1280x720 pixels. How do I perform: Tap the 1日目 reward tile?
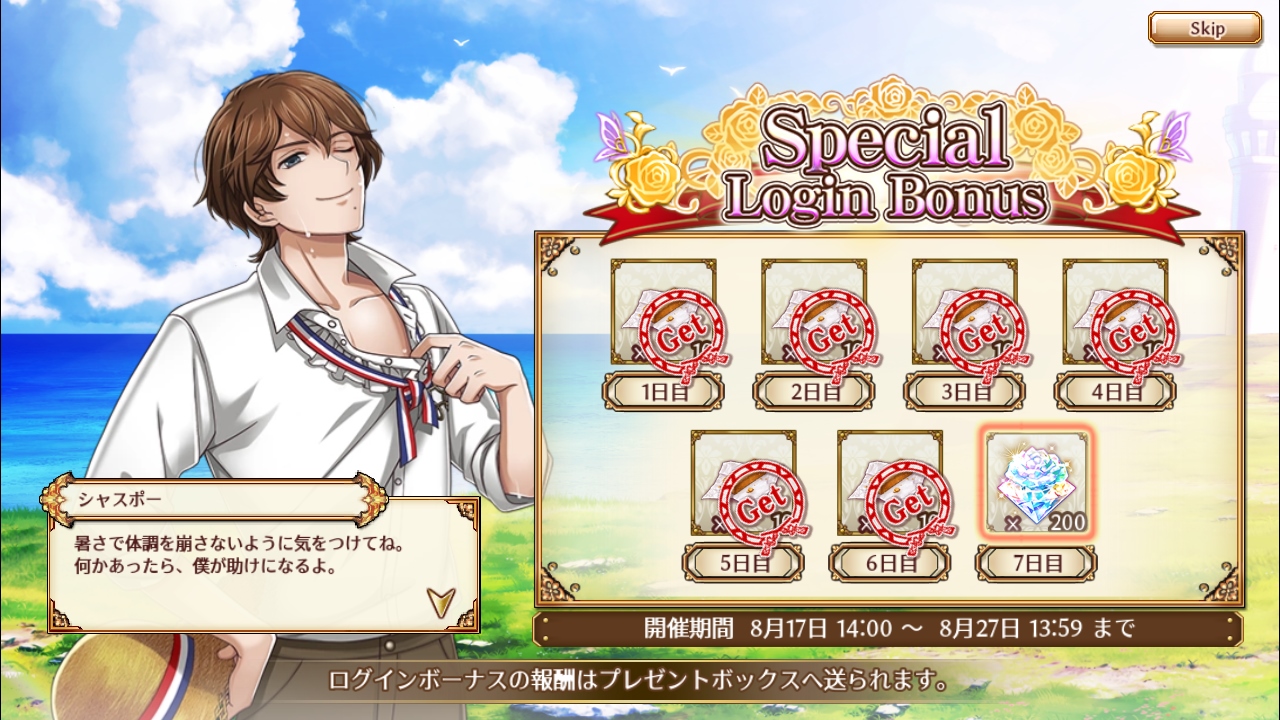[x=663, y=313]
